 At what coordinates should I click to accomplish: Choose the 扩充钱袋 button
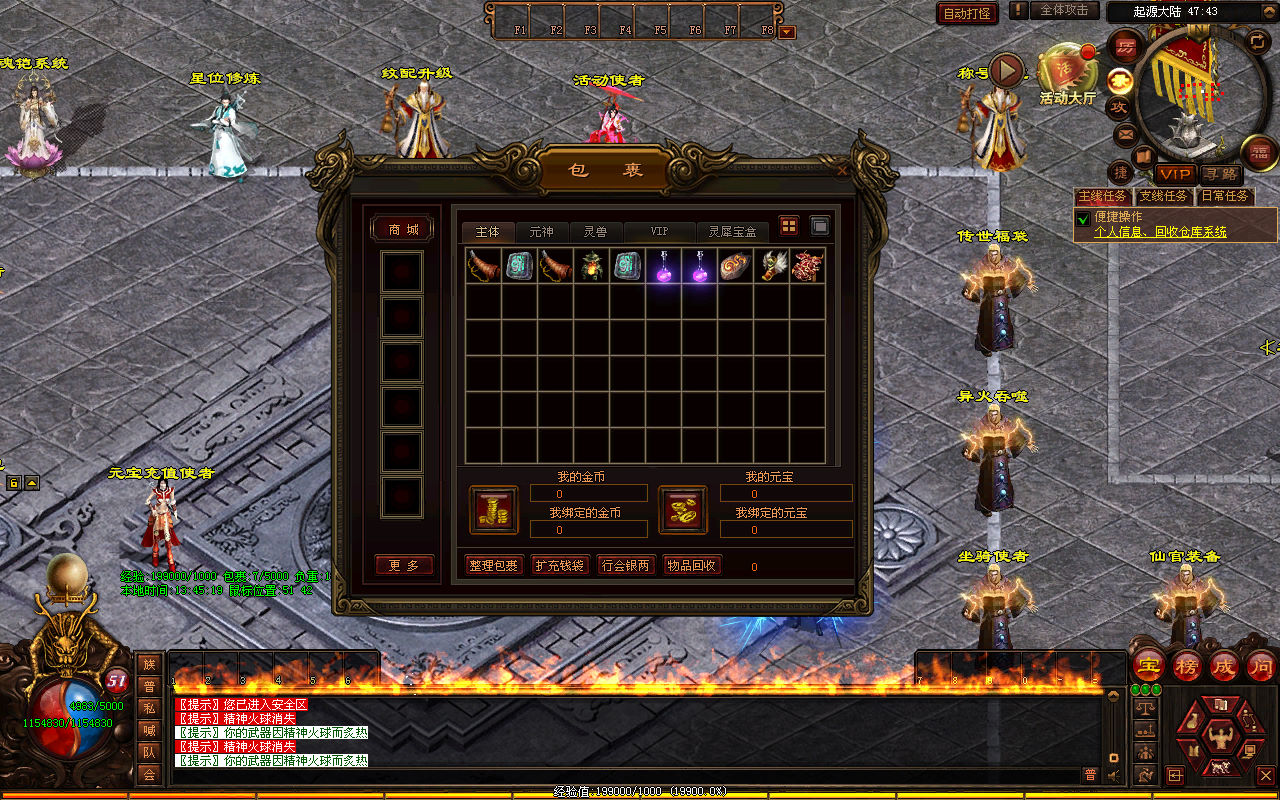[559, 566]
